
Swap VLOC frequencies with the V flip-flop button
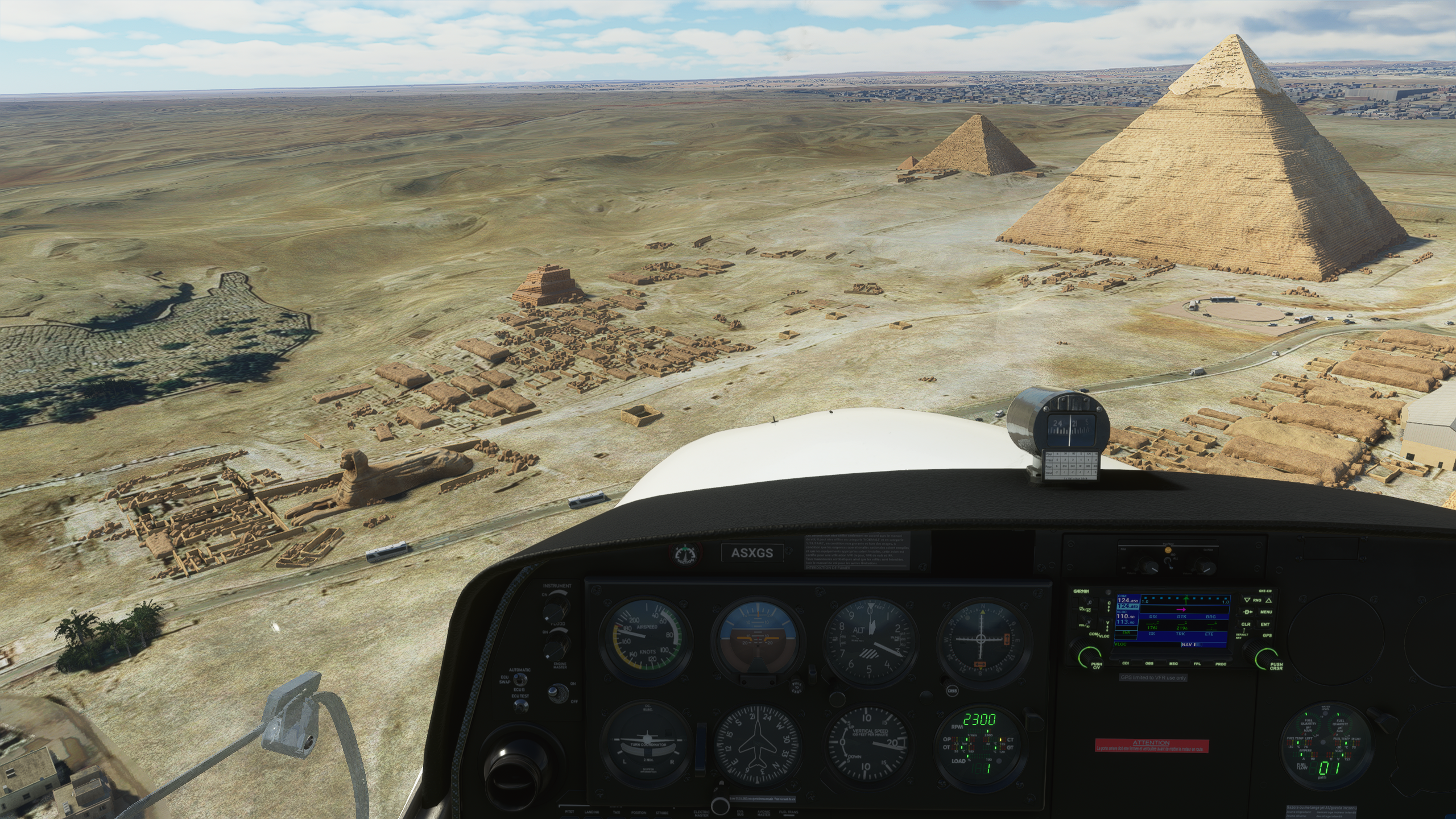click(1107, 627)
